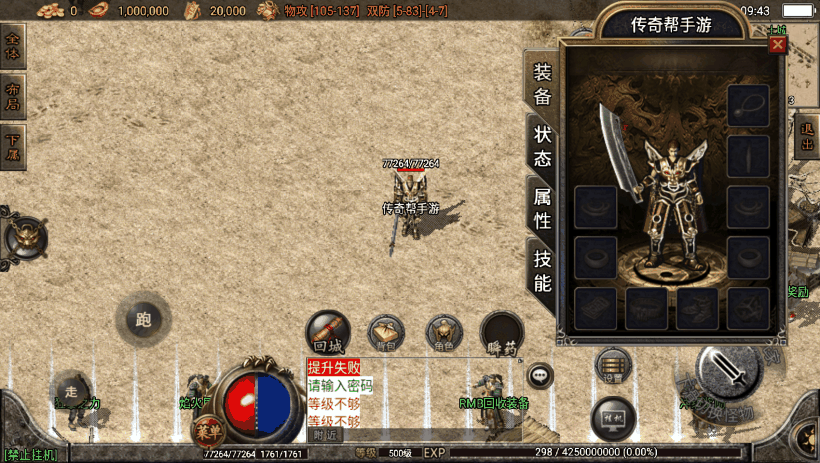Close the character equipment panel
Screen dimensions: 820x463
click(777, 45)
